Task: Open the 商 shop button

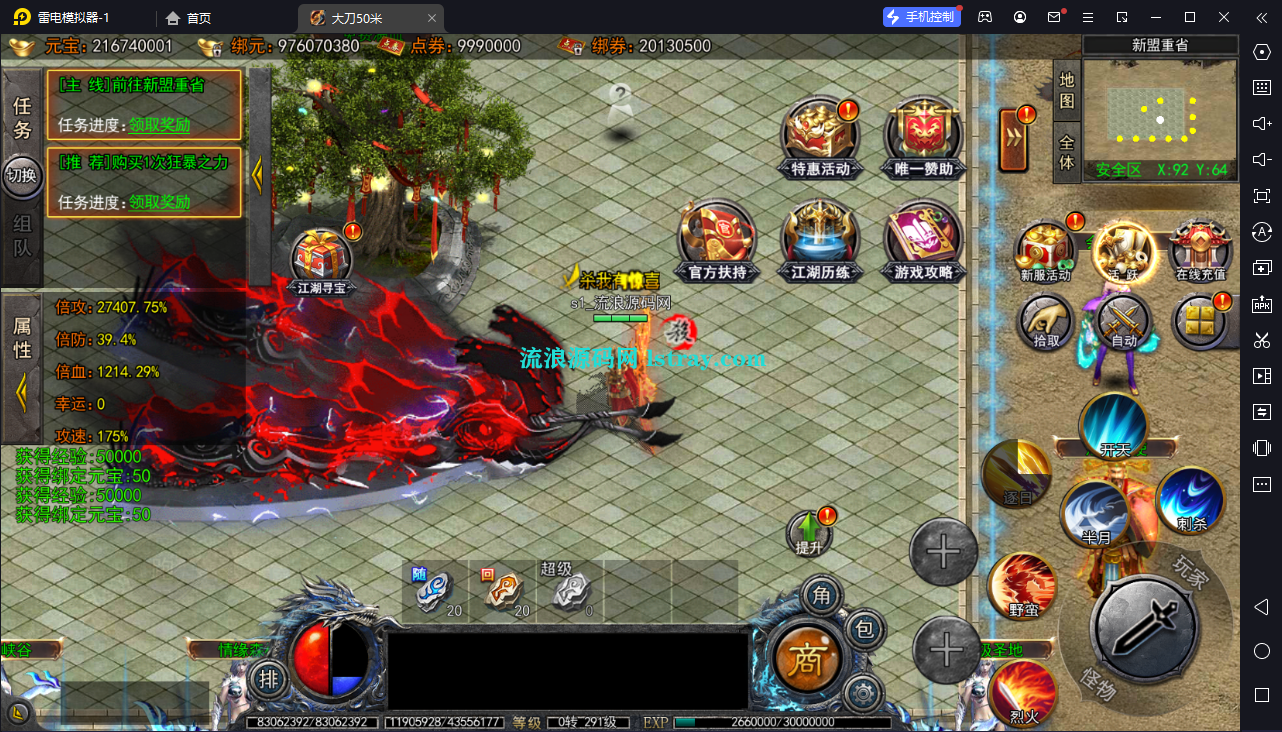Action: click(807, 658)
